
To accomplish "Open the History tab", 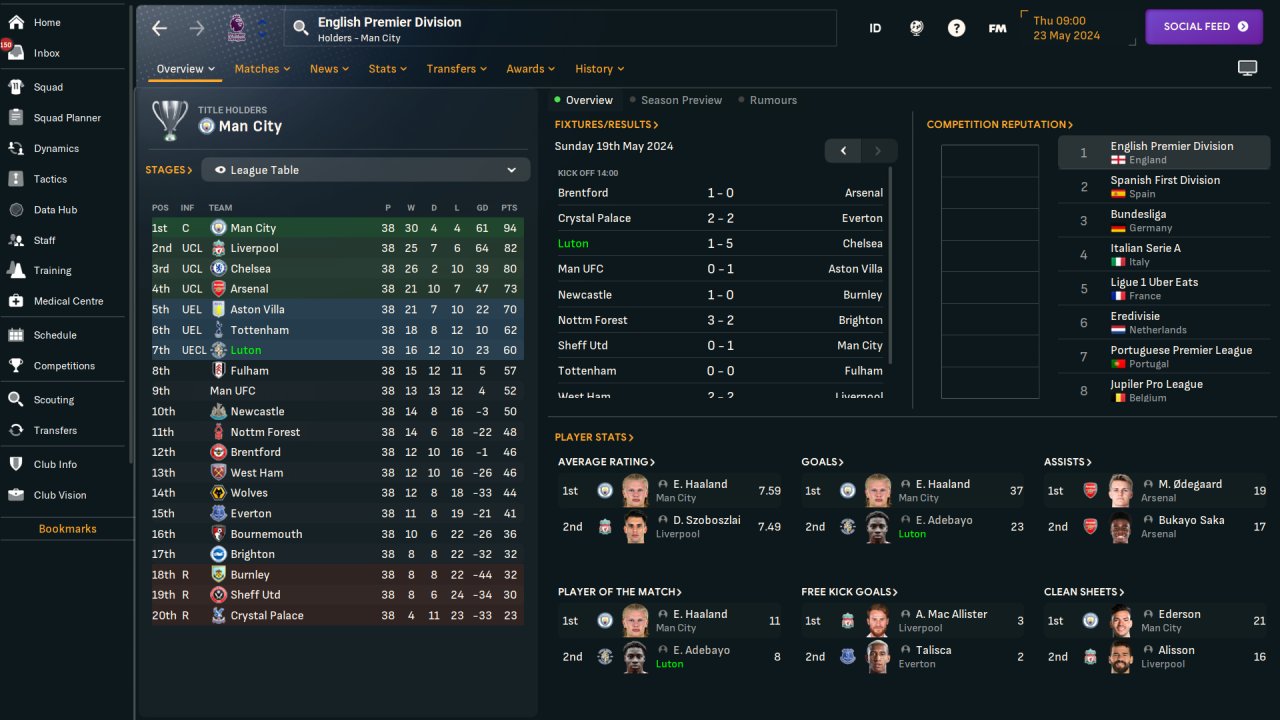I will point(599,69).
